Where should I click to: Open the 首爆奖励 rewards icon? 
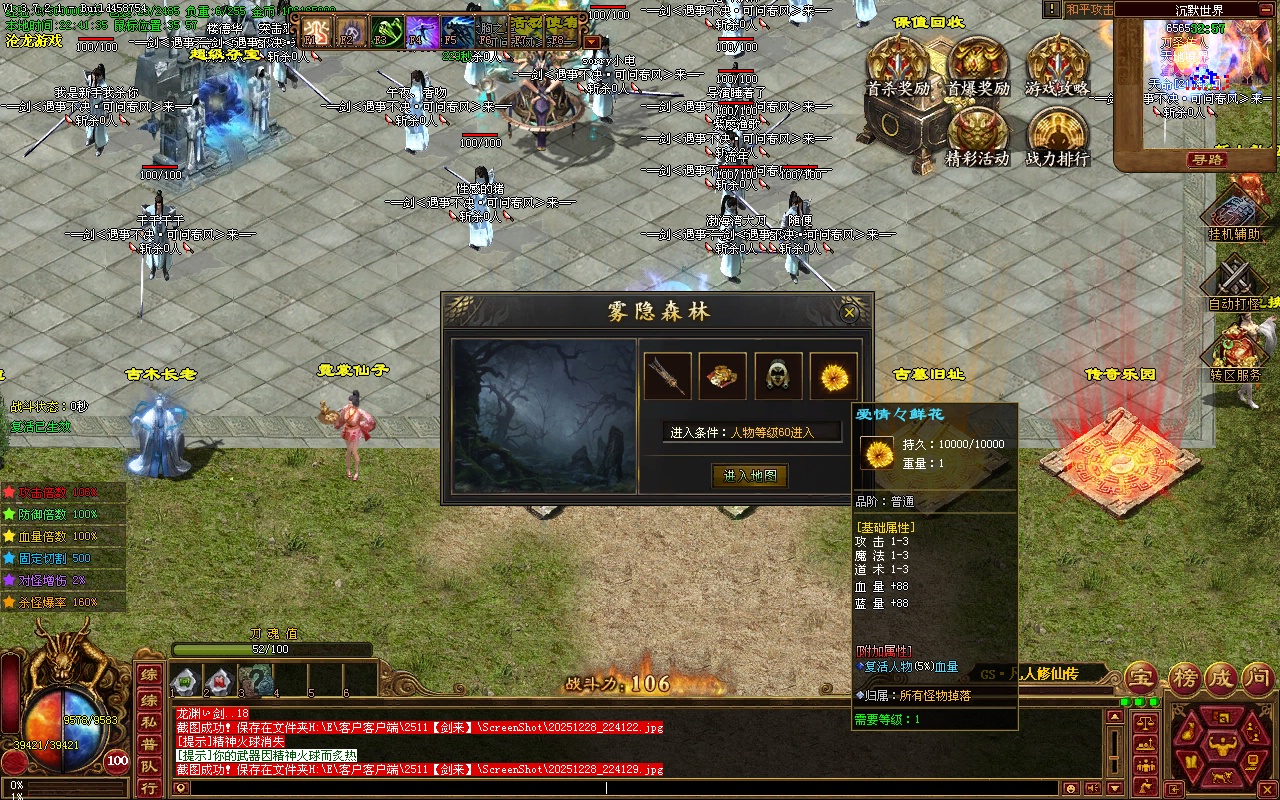coord(978,66)
